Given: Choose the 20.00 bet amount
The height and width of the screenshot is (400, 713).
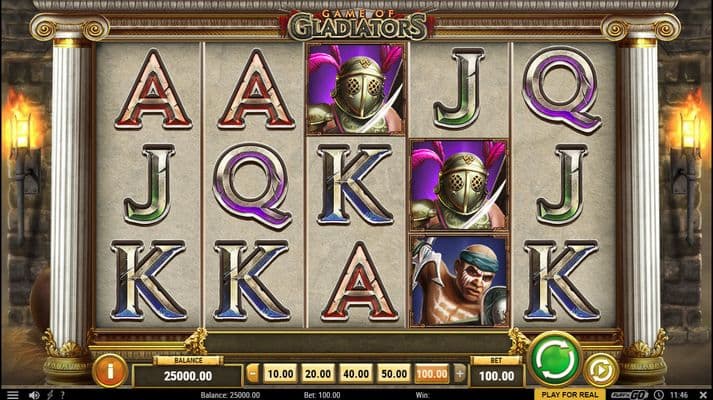Looking at the screenshot, I should coord(318,374).
